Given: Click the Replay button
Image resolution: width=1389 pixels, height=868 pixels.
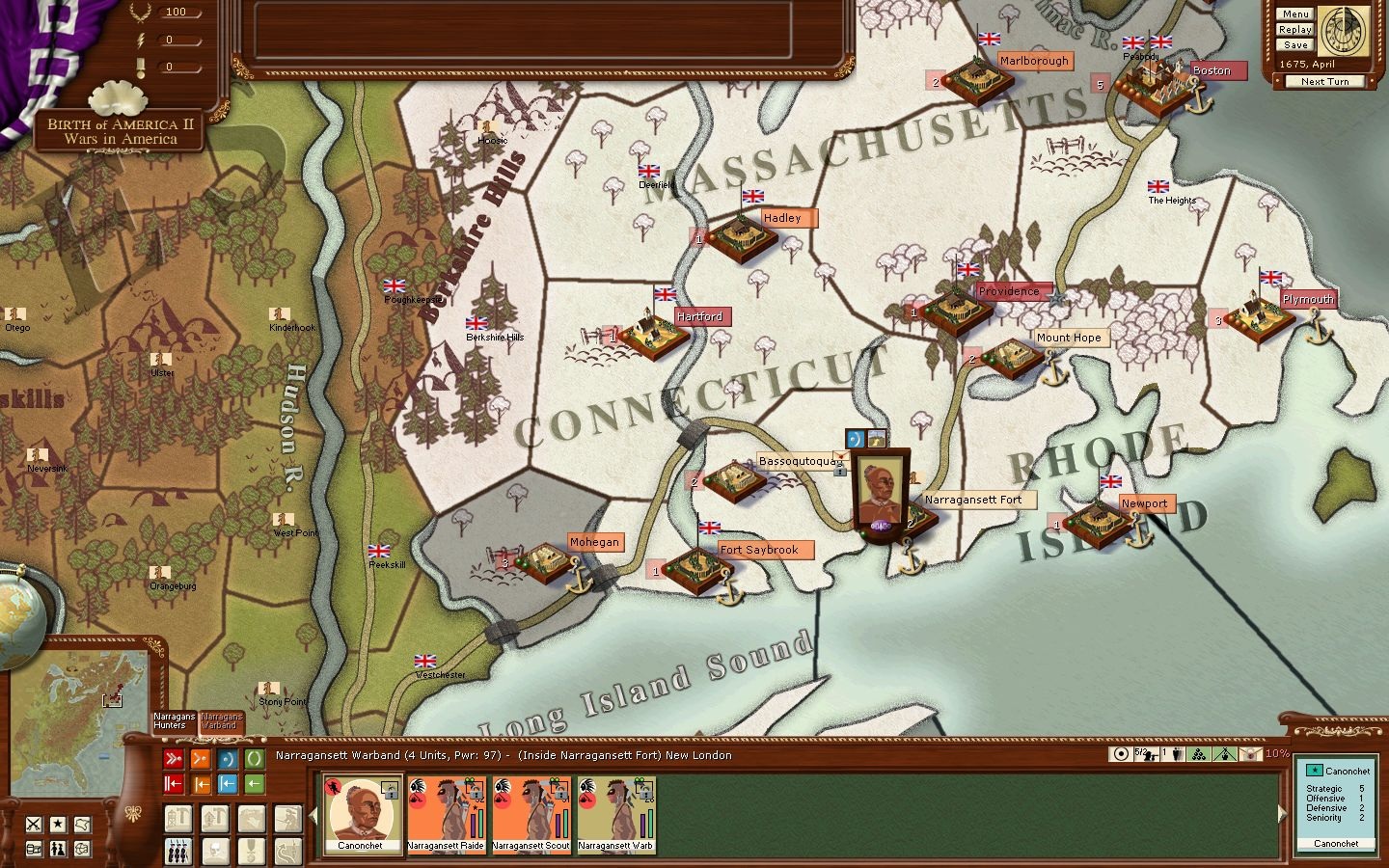Looking at the screenshot, I should tap(1295, 30).
